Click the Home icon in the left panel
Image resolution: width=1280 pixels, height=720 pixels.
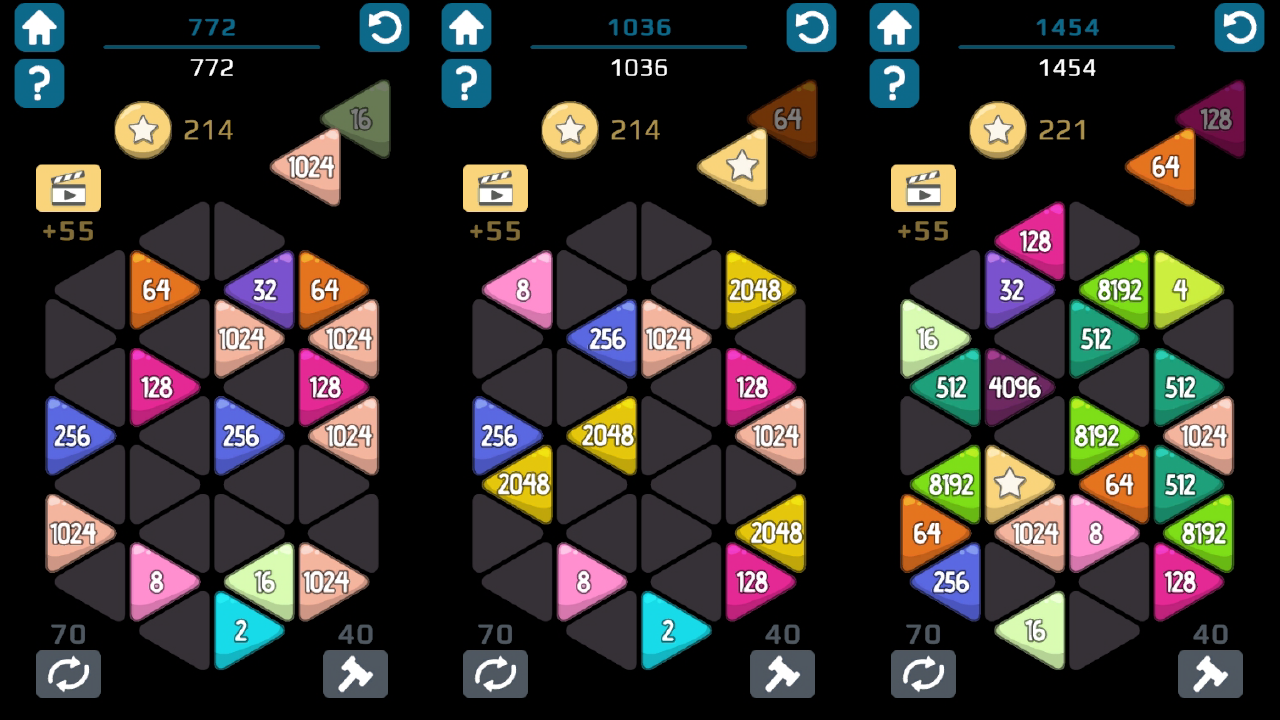point(39,28)
